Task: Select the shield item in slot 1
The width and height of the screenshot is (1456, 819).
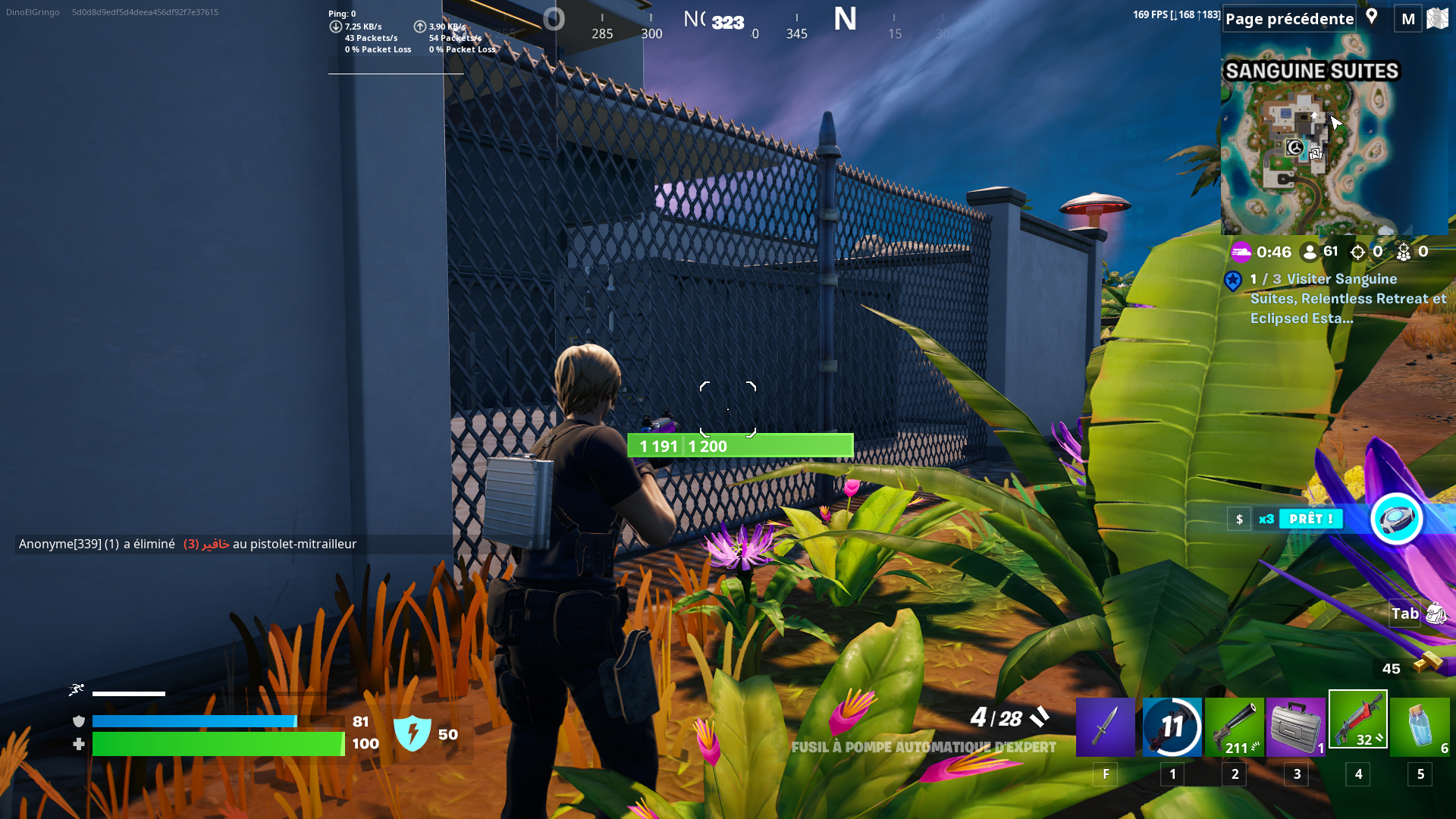Action: tap(1172, 726)
